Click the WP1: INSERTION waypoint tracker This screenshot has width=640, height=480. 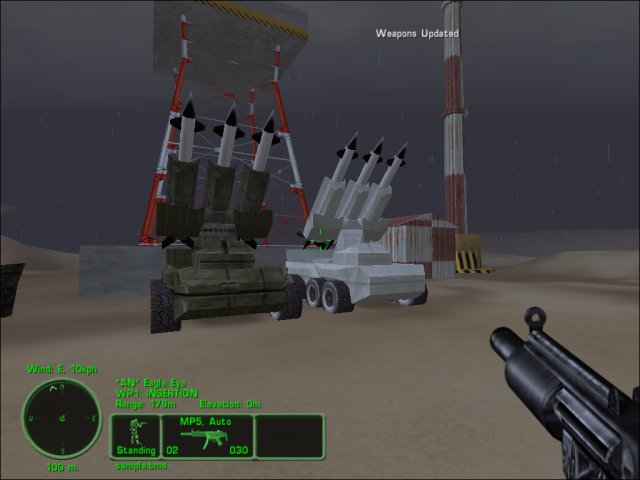[158, 393]
